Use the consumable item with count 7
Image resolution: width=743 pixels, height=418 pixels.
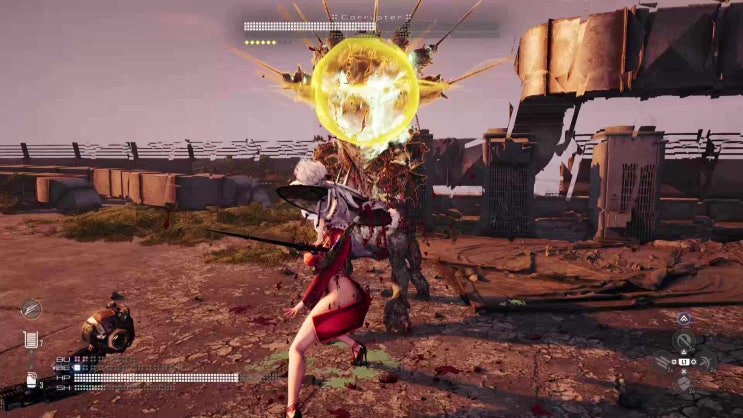32,341
